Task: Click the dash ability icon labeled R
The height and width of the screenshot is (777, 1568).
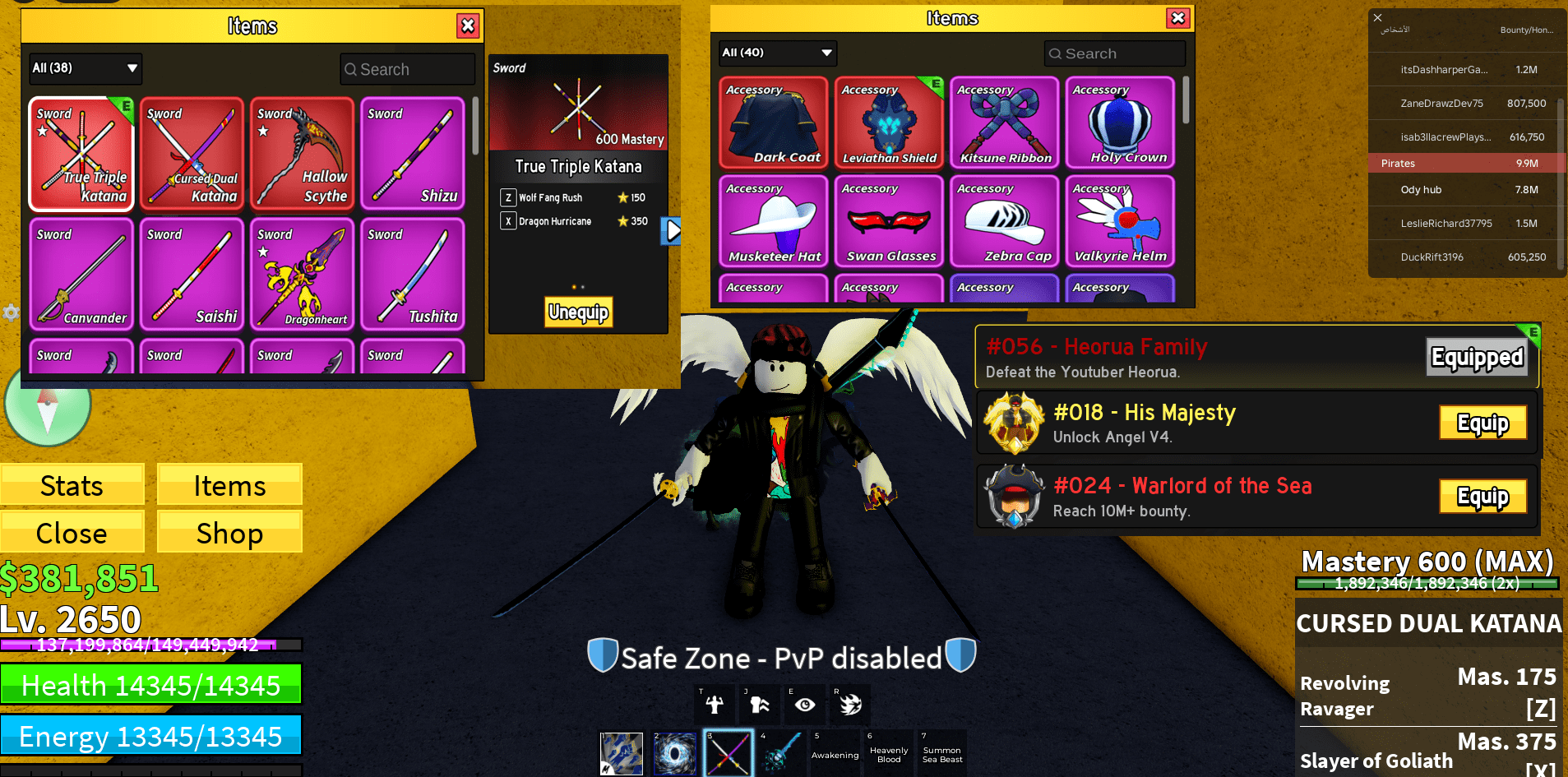Action: [849, 705]
